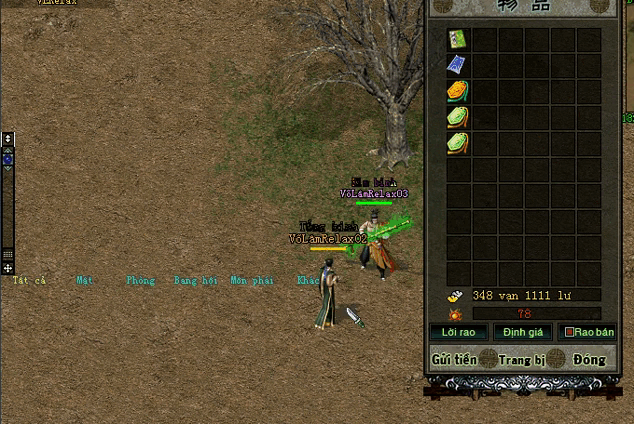Select the Bang hội chat tab
The height and width of the screenshot is (424, 634).
(194, 281)
